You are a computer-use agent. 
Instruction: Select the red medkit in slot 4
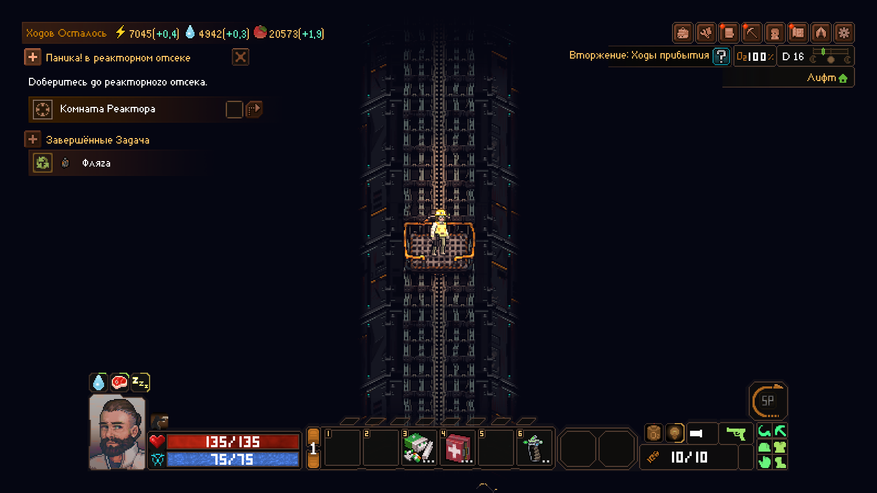[457, 448]
